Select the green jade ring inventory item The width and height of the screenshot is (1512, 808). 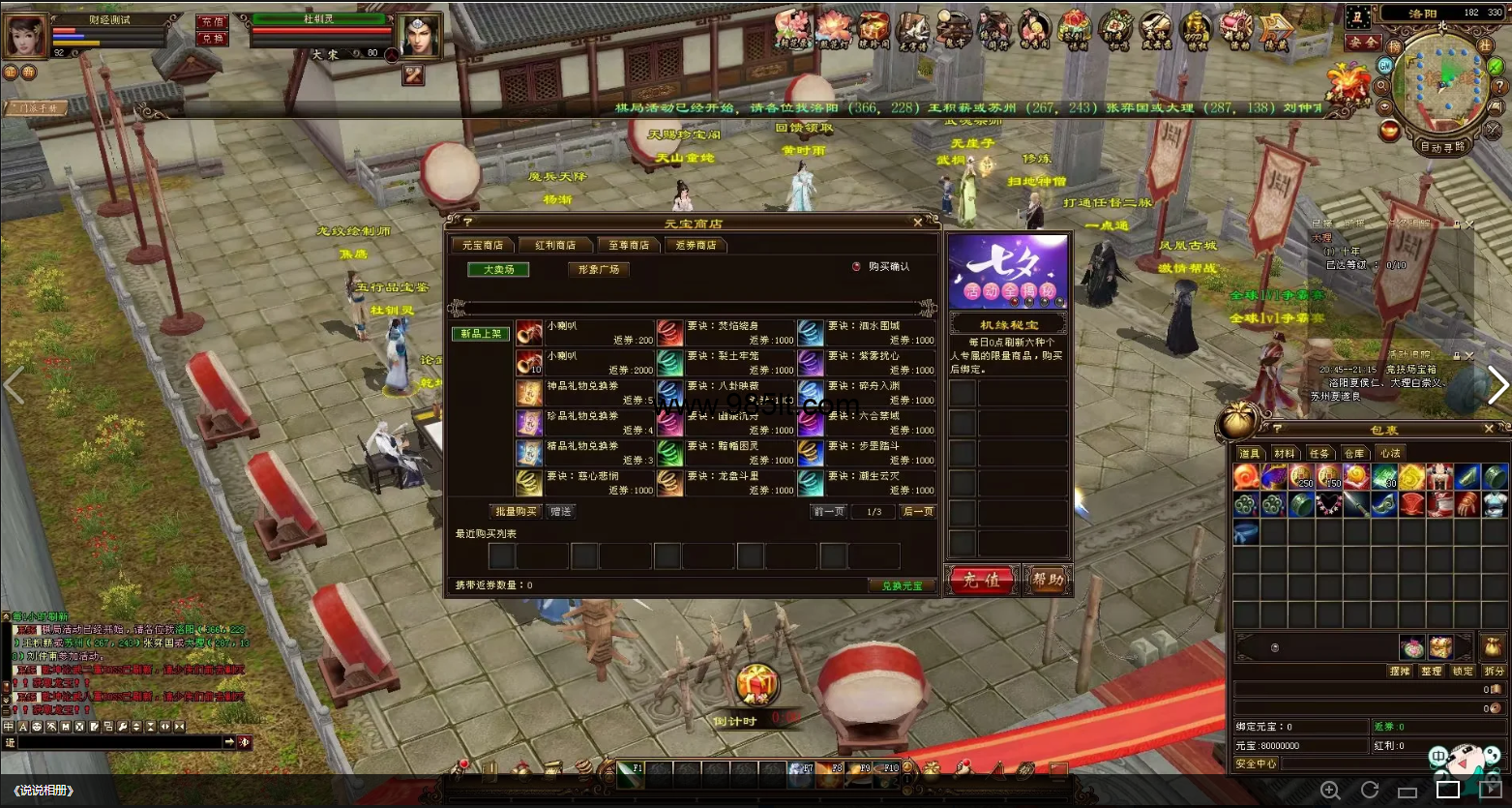pyautogui.click(x=1301, y=504)
